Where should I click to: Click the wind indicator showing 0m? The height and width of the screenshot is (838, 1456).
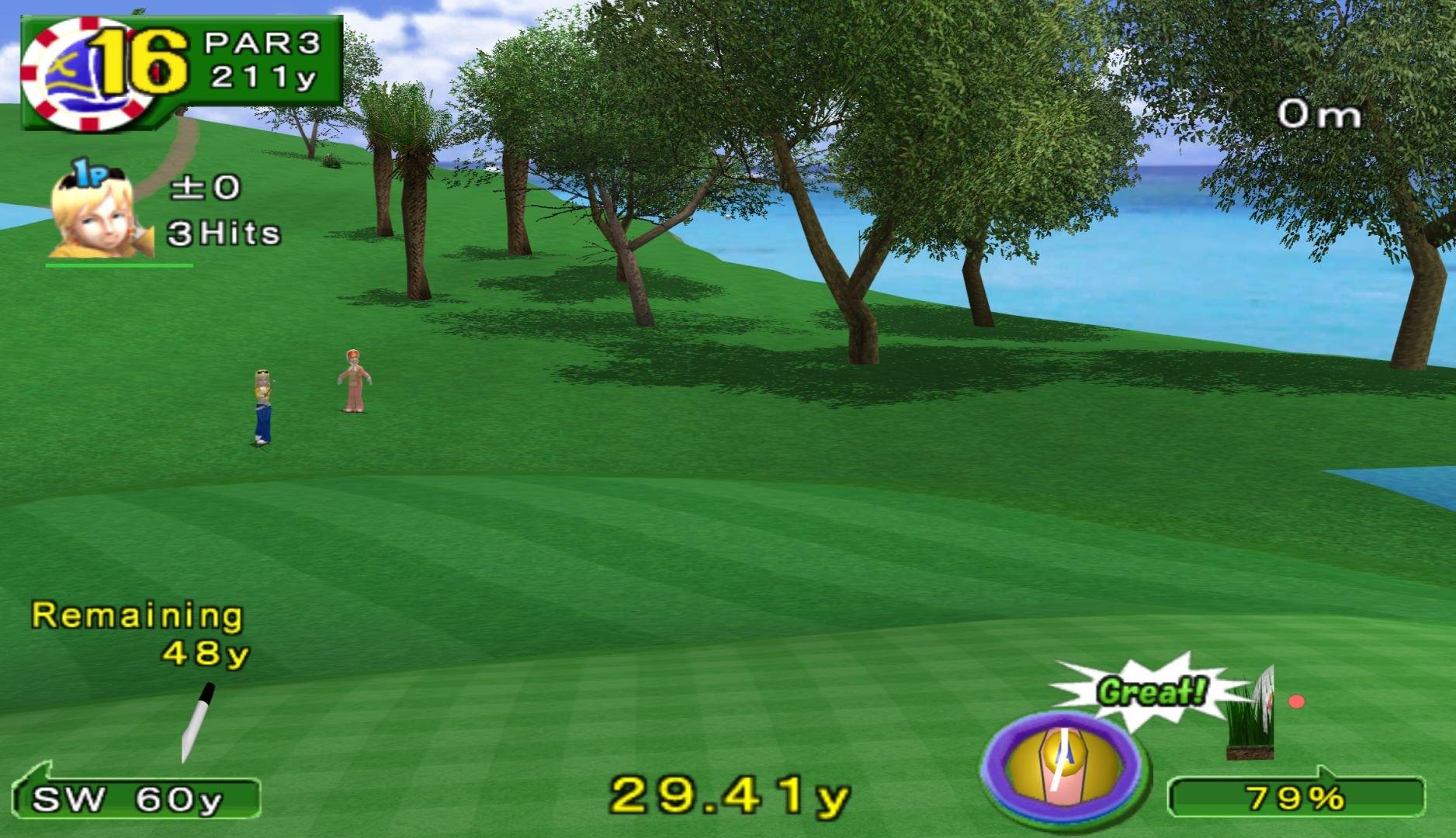tap(1319, 113)
